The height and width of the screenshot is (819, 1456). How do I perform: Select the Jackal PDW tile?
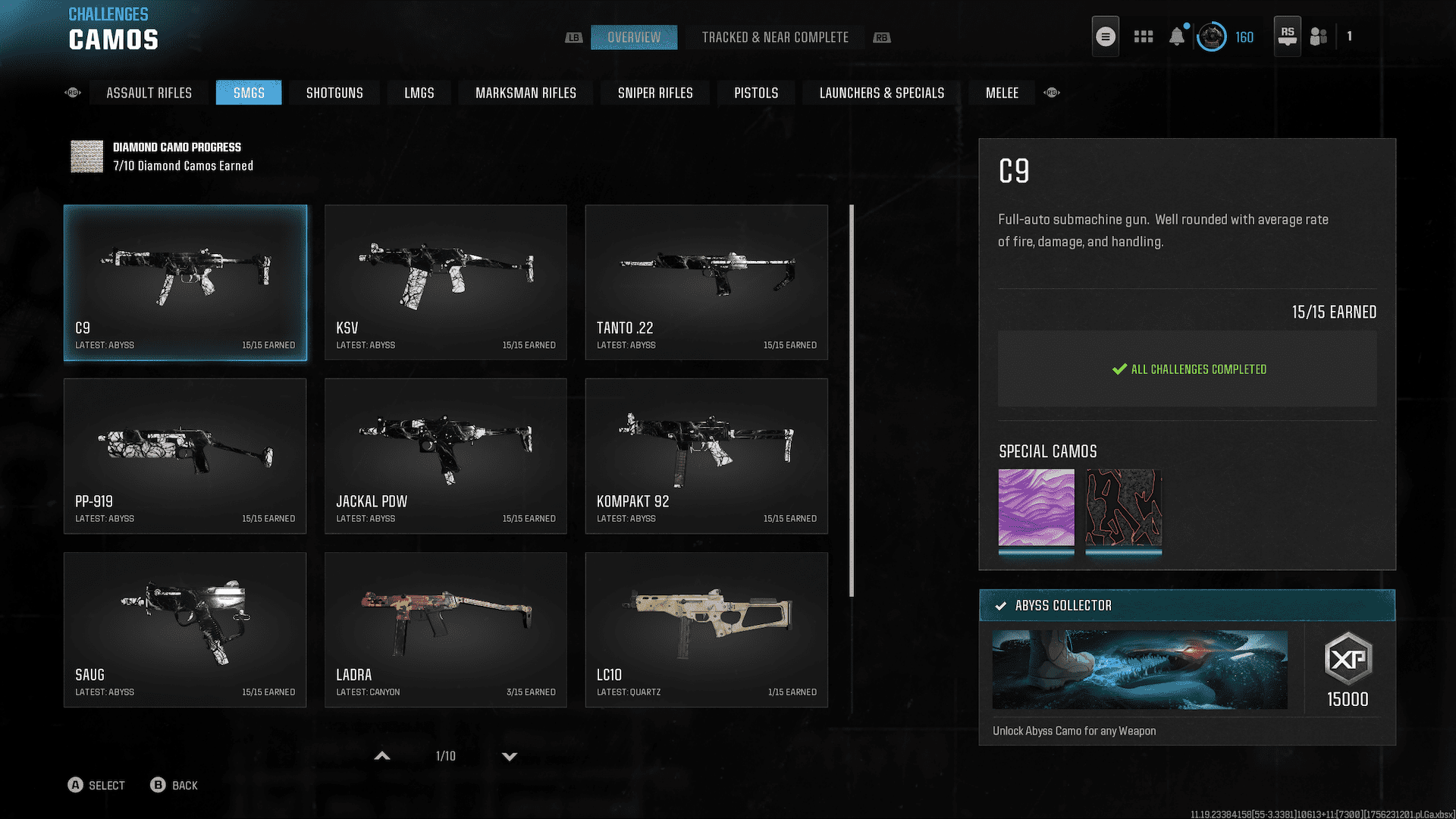pos(445,456)
